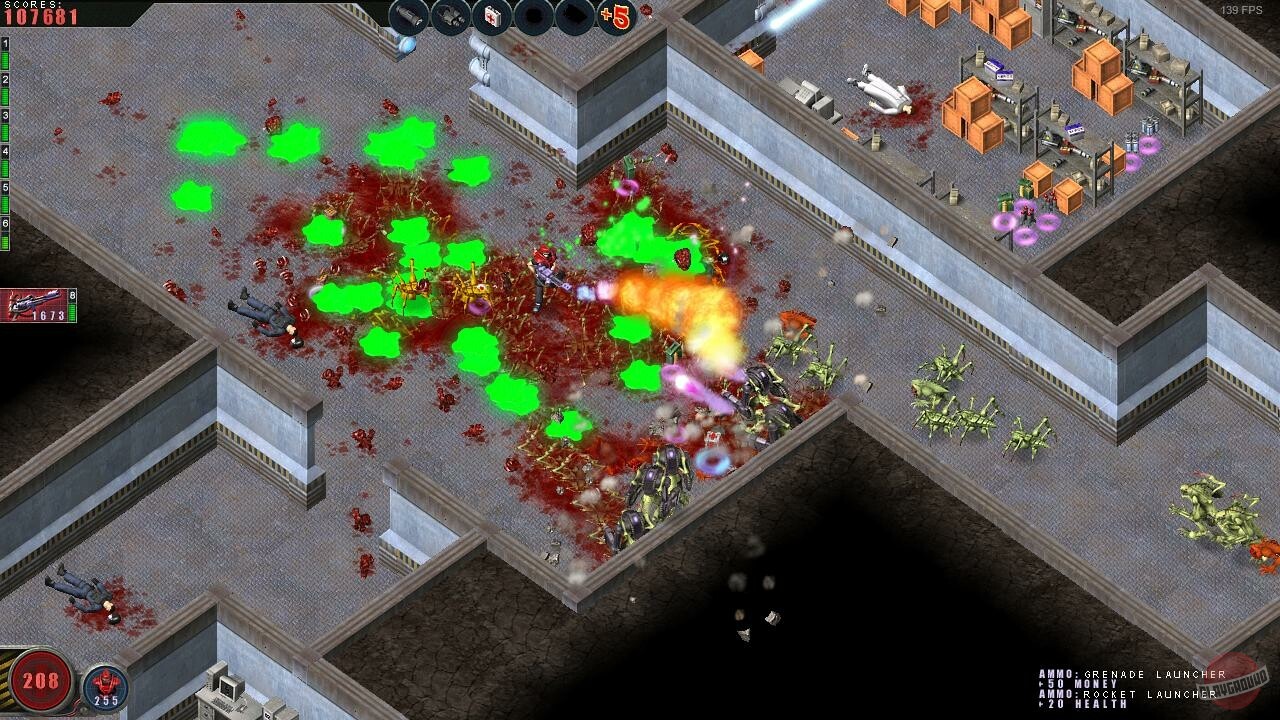The height and width of the screenshot is (720, 1280).
Task: Use the medkit icon in the item bar
Action: pos(490,15)
